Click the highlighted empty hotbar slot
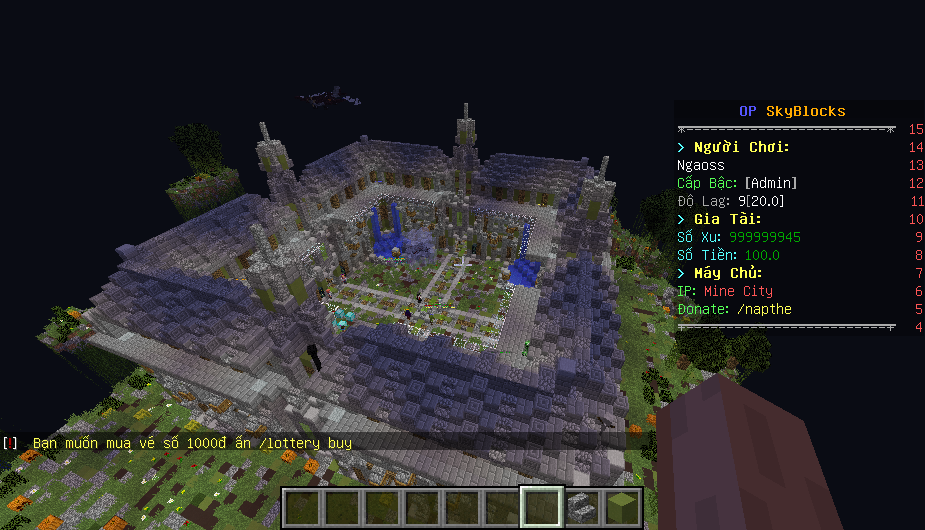This screenshot has height=530, width=925. 542,508
